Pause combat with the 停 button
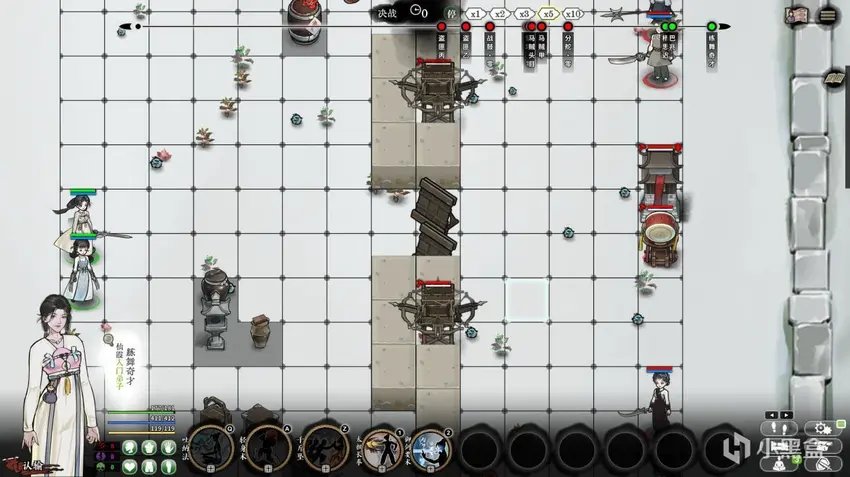This screenshot has height=477, width=850. tap(452, 14)
